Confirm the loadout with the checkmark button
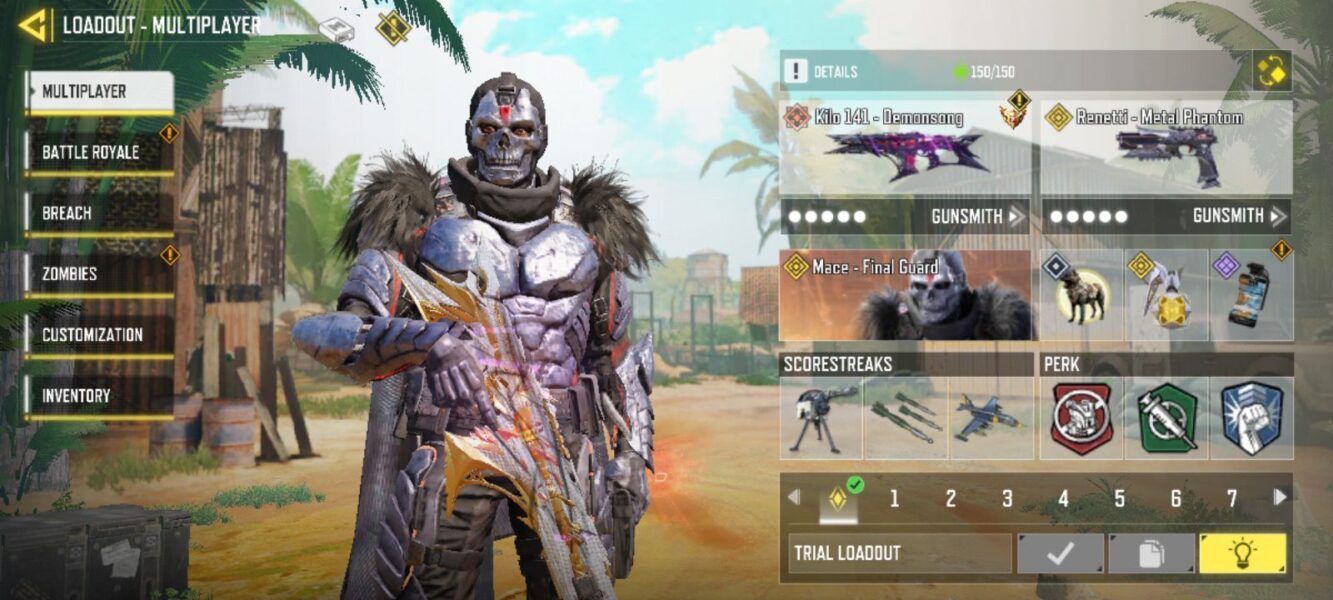The image size is (1333, 600). [x=1061, y=553]
